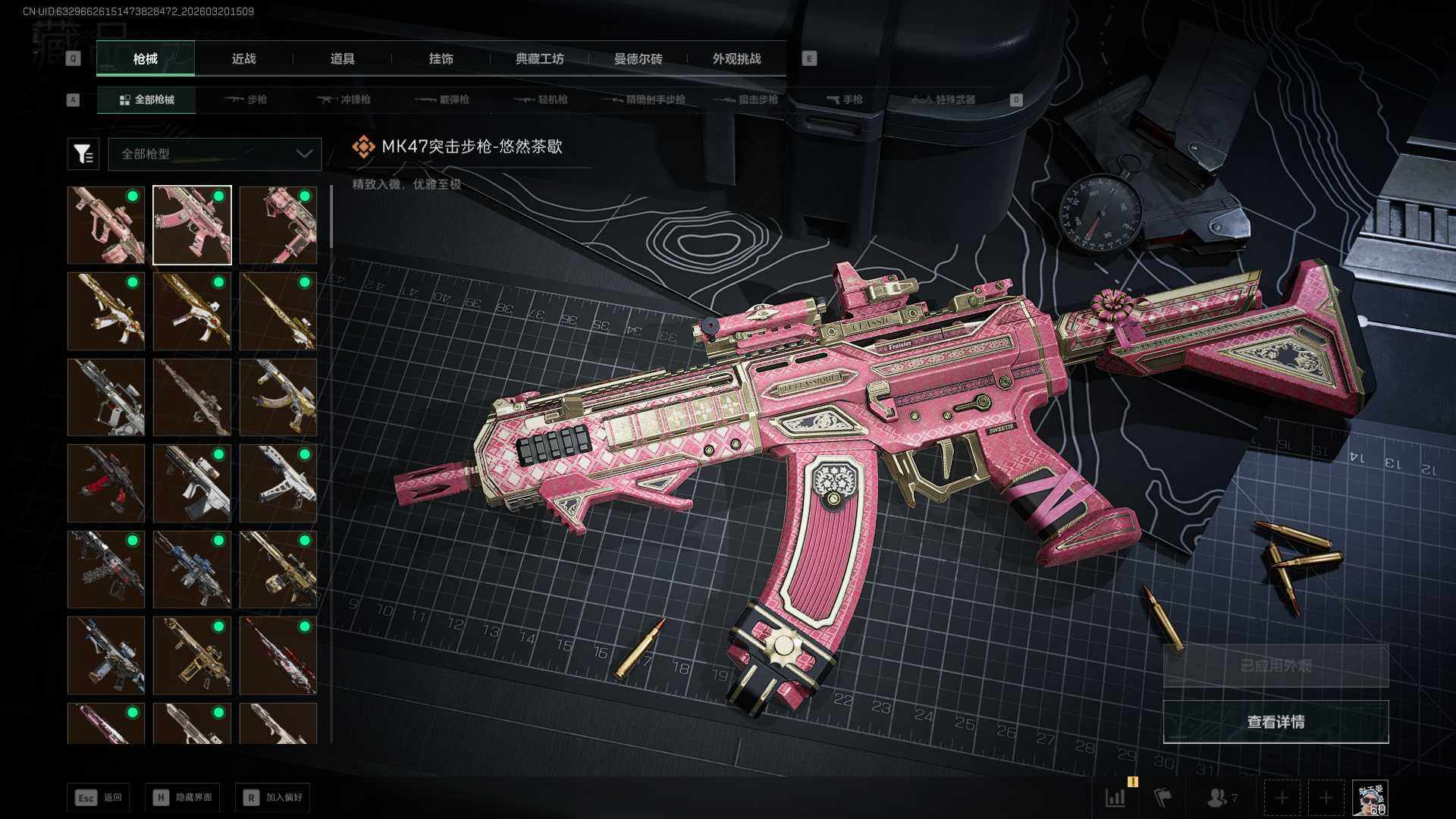Open the 特殊武器 special weapons category

(943, 99)
